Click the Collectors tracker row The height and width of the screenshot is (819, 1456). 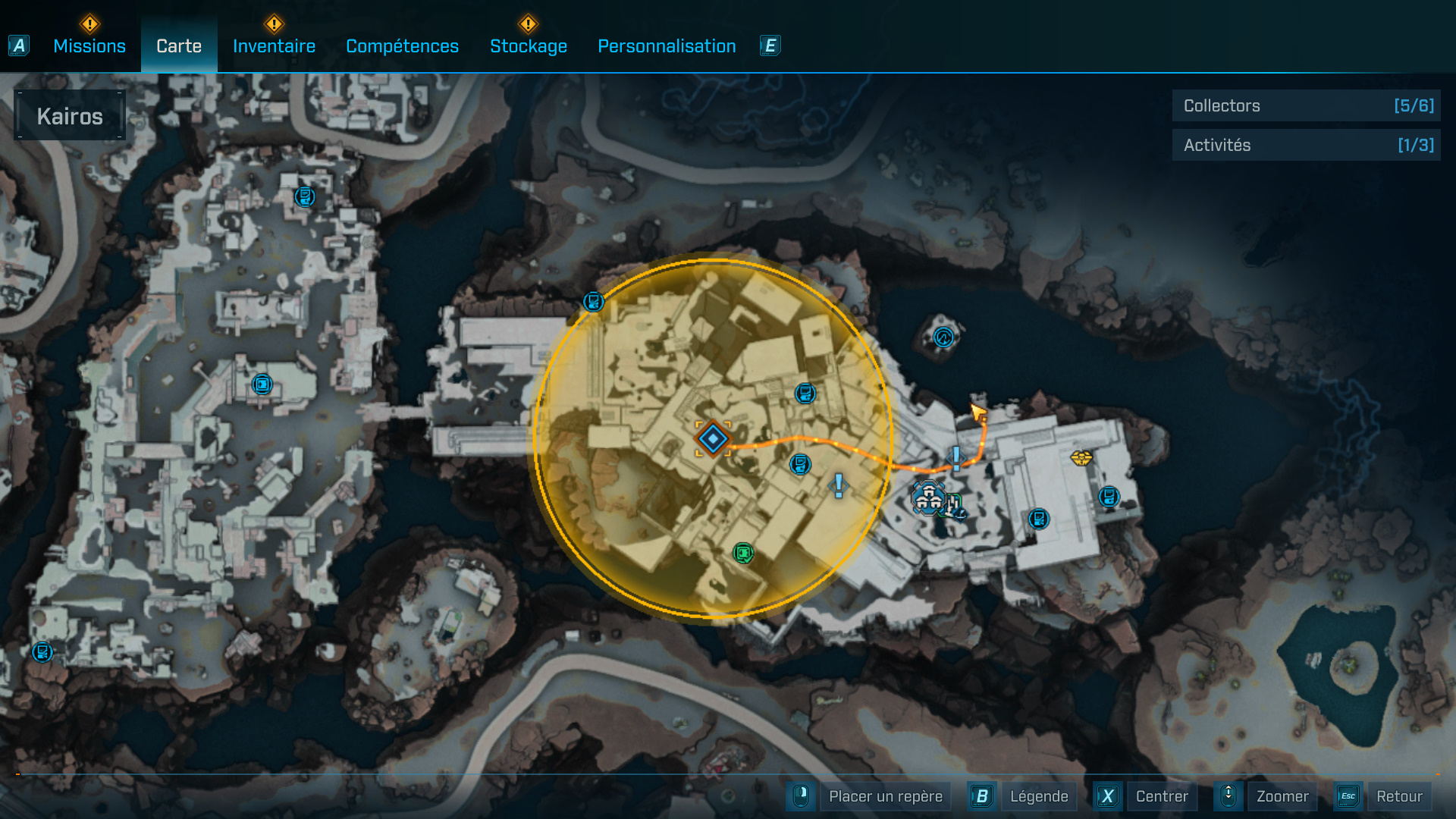(x=1306, y=105)
